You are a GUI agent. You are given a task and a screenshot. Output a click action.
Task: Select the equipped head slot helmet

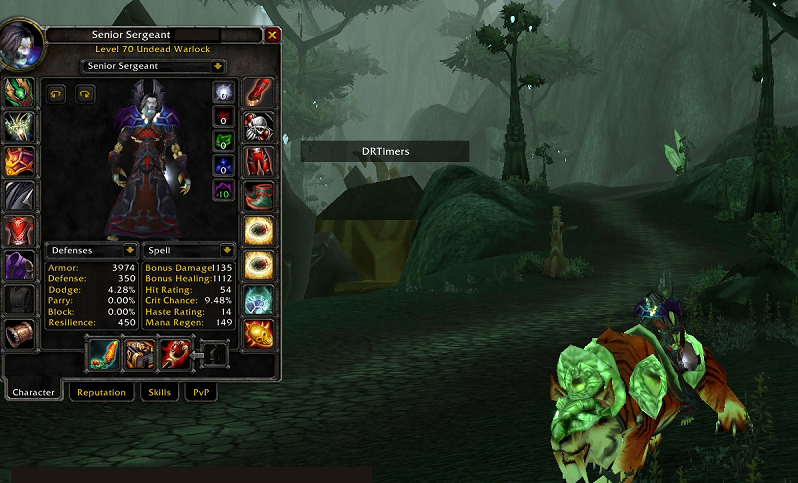tap(20, 92)
